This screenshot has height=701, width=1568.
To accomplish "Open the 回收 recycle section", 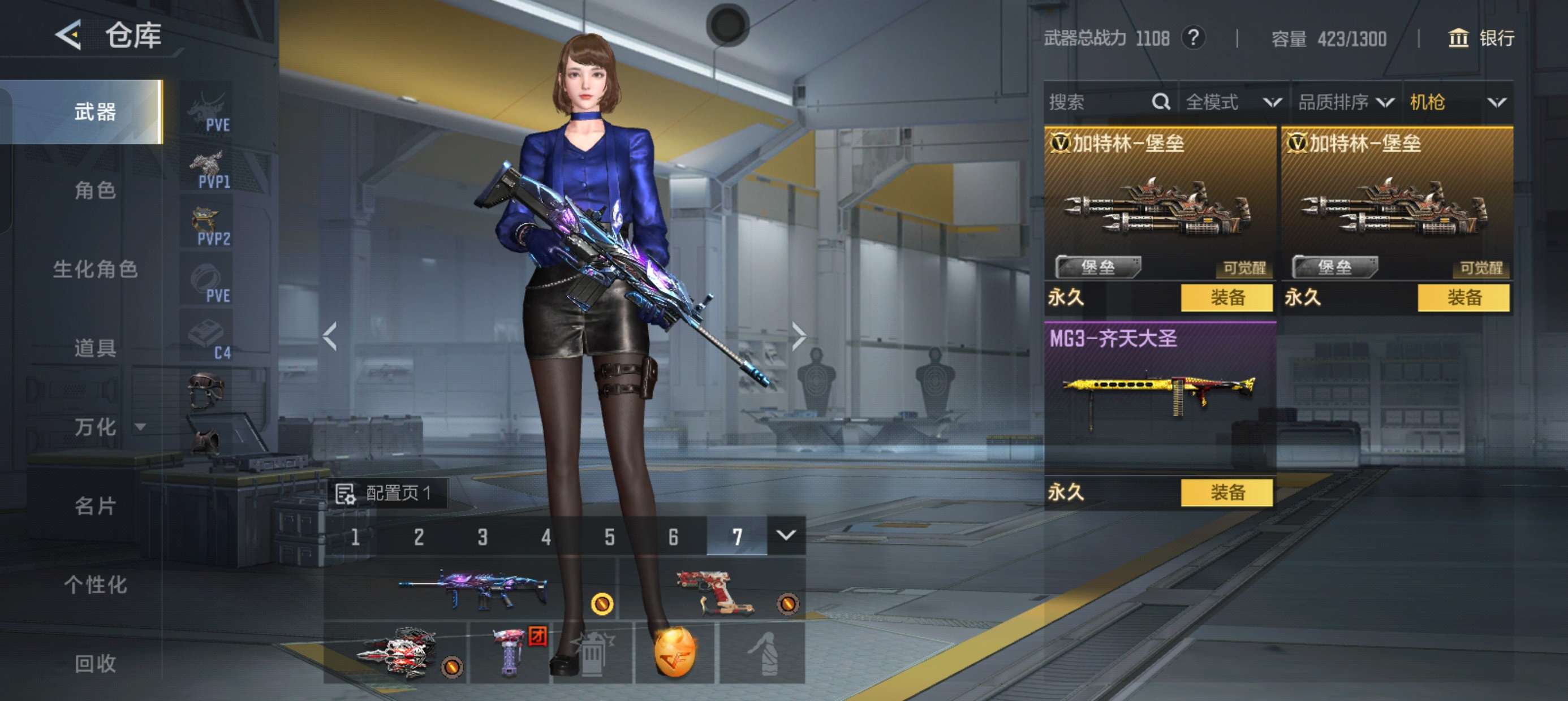I will coord(95,663).
